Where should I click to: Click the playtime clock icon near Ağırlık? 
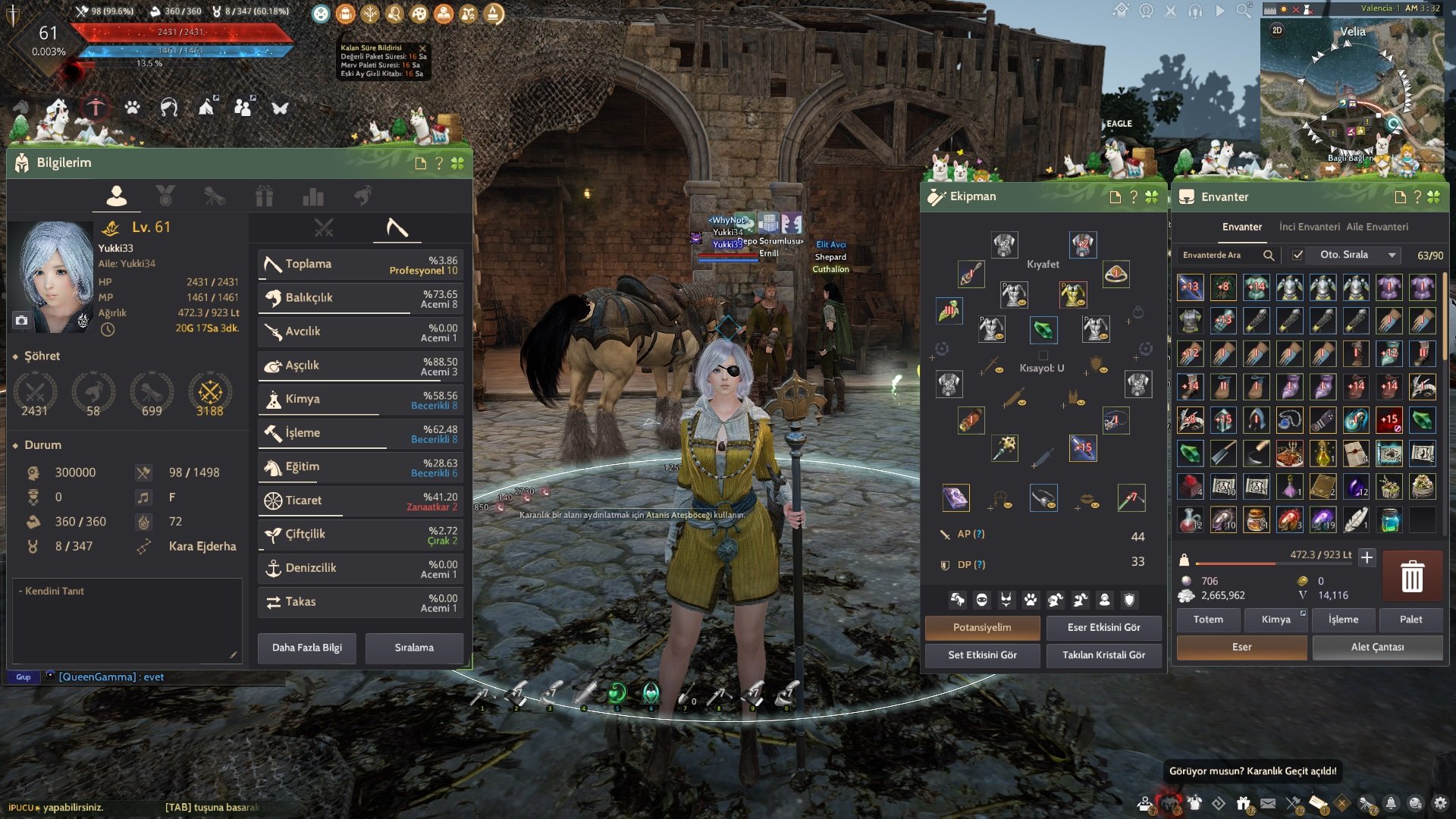click(x=106, y=328)
